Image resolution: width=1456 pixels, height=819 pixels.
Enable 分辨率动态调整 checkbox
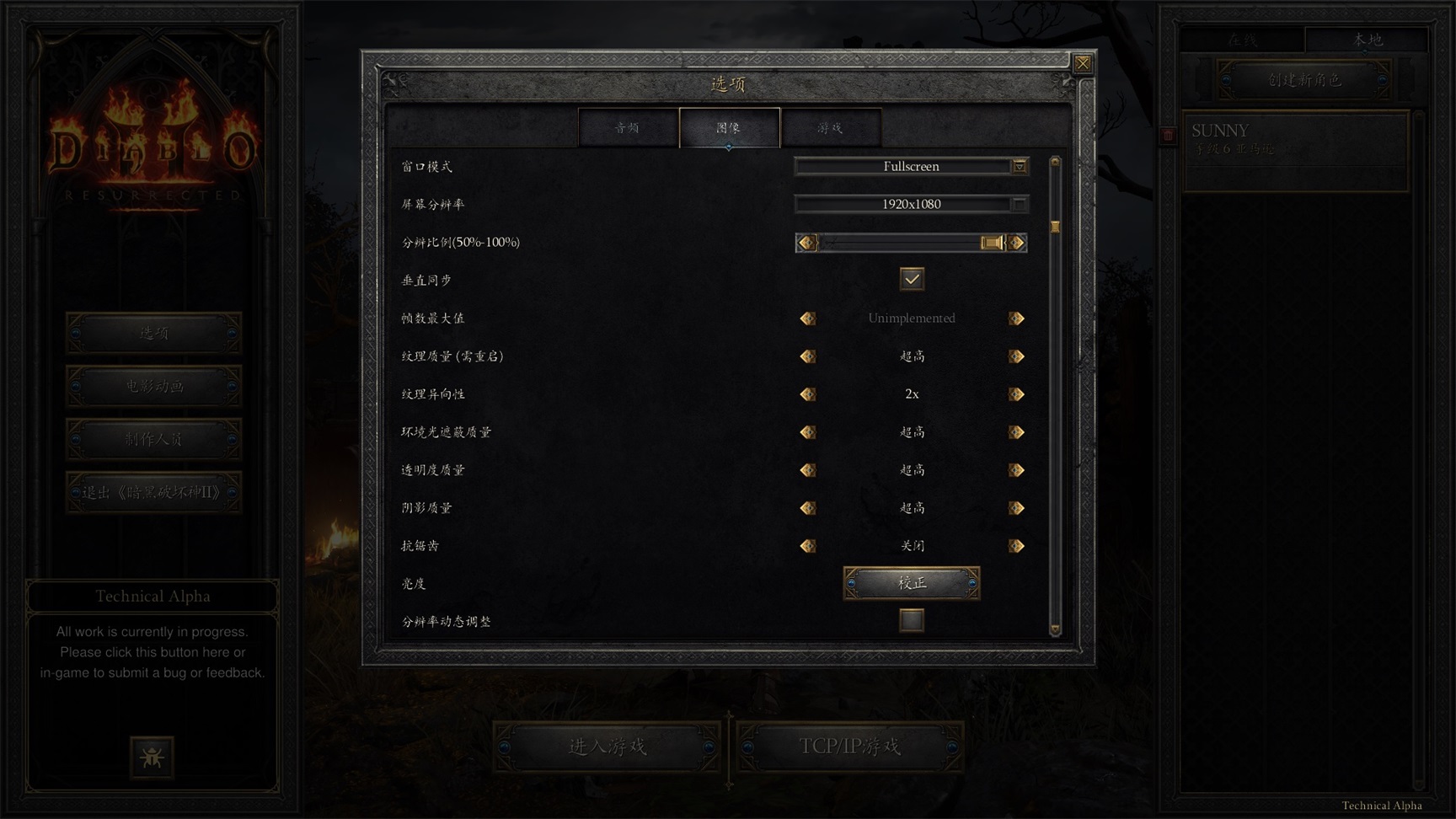[x=911, y=621]
